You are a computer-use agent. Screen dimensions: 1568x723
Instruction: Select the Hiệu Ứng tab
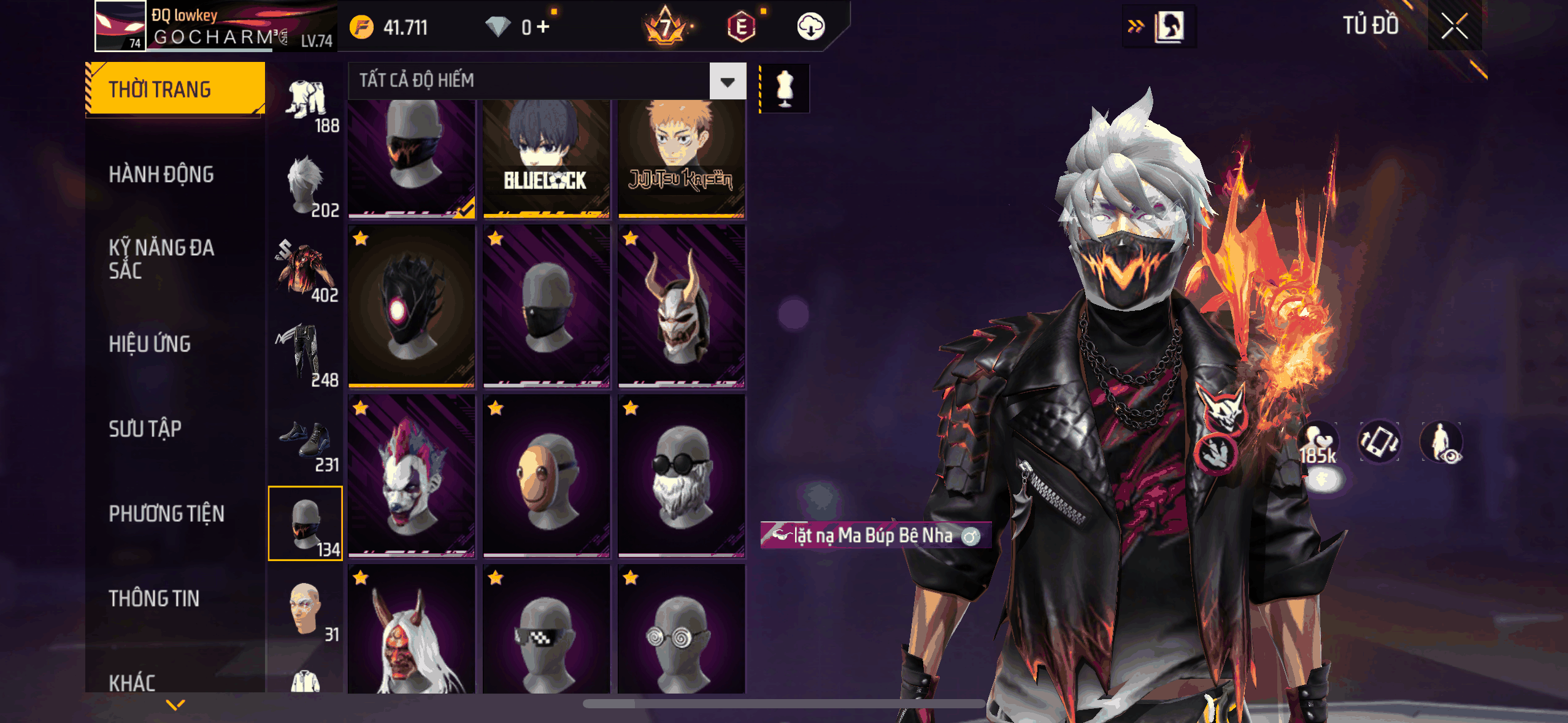point(150,344)
